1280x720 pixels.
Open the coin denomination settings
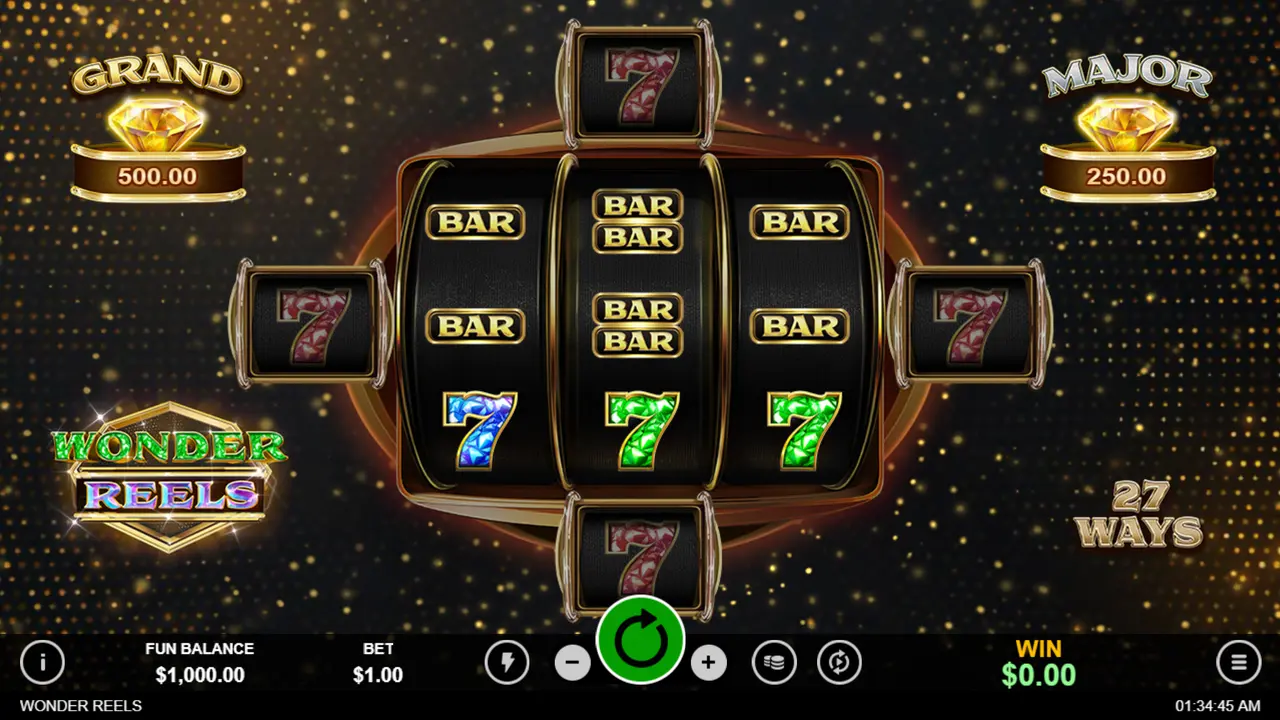point(775,663)
